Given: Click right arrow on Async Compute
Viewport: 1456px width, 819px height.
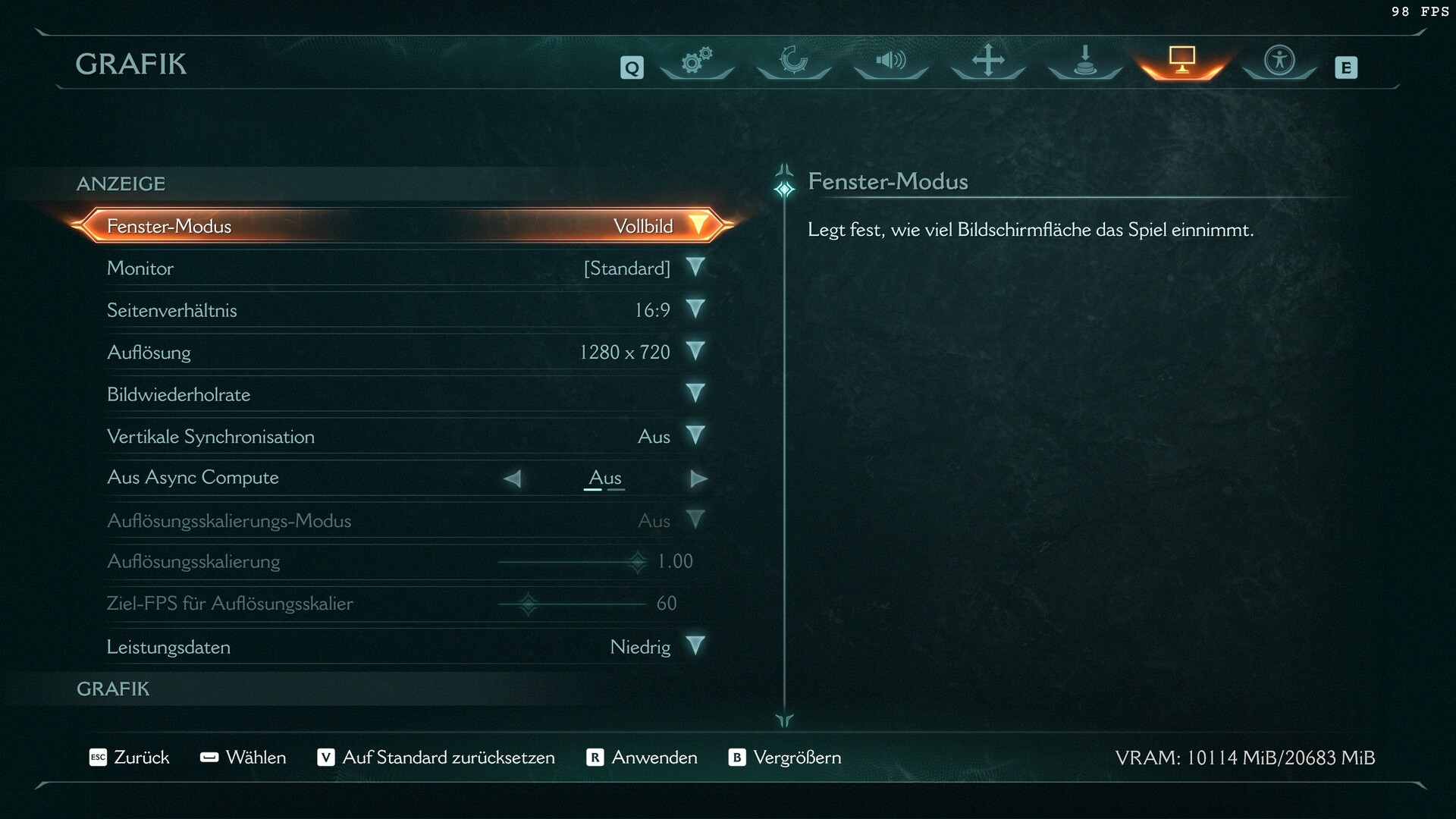Looking at the screenshot, I should [698, 479].
